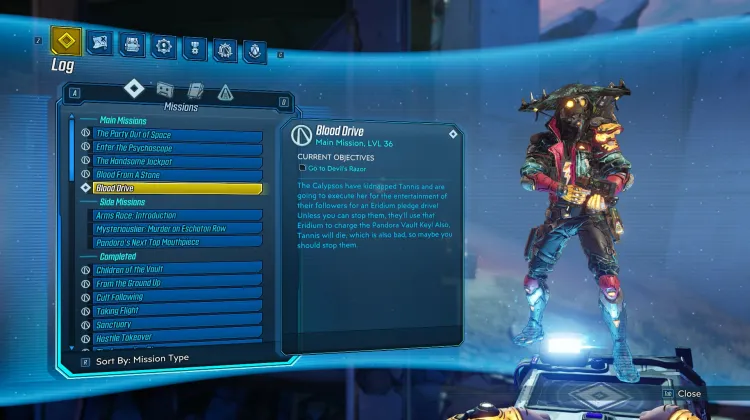The image size is (750, 420).
Task: Open the book-shaped journal sub-tab
Action: point(195,92)
